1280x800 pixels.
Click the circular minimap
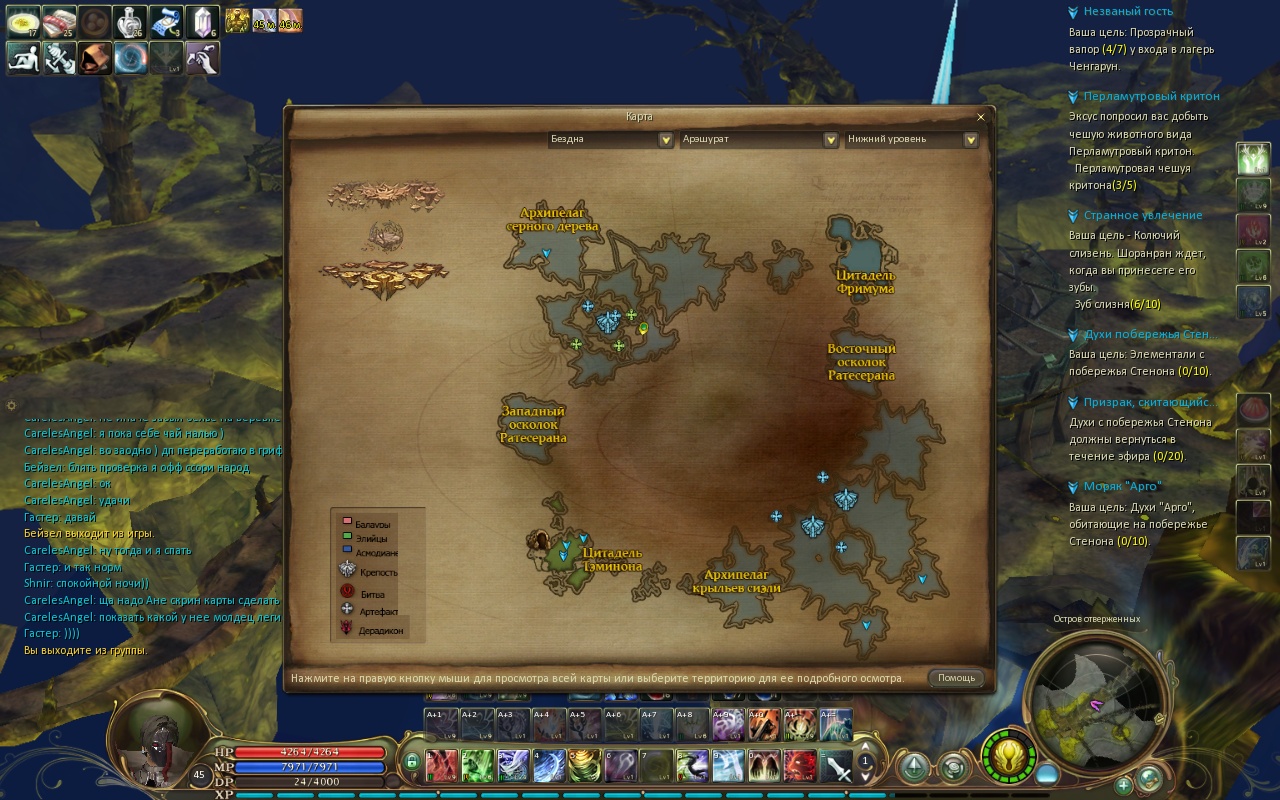(x=1098, y=698)
